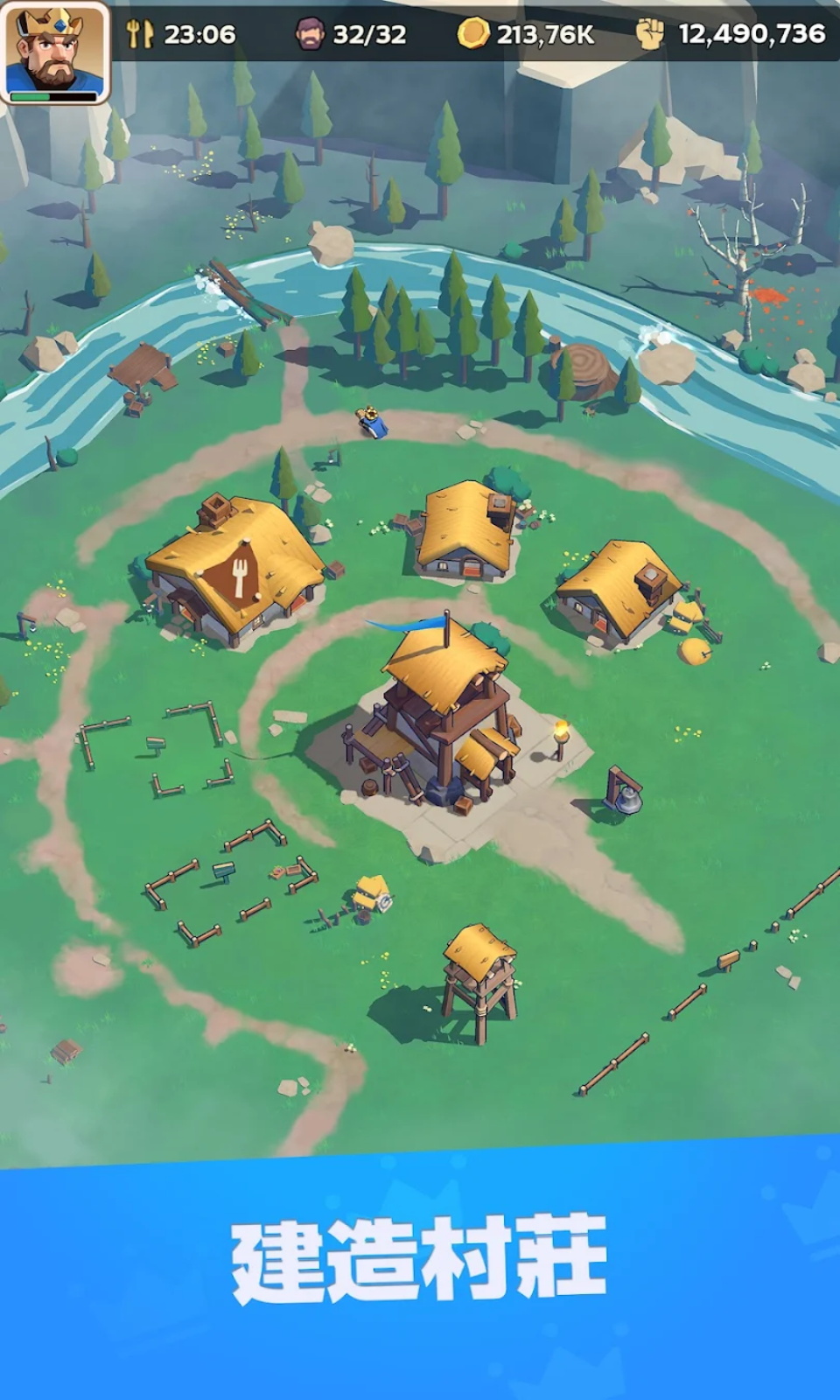Tap the fork and knife food icon
The width and height of the screenshot is (840, 1400).
[139, 33]
